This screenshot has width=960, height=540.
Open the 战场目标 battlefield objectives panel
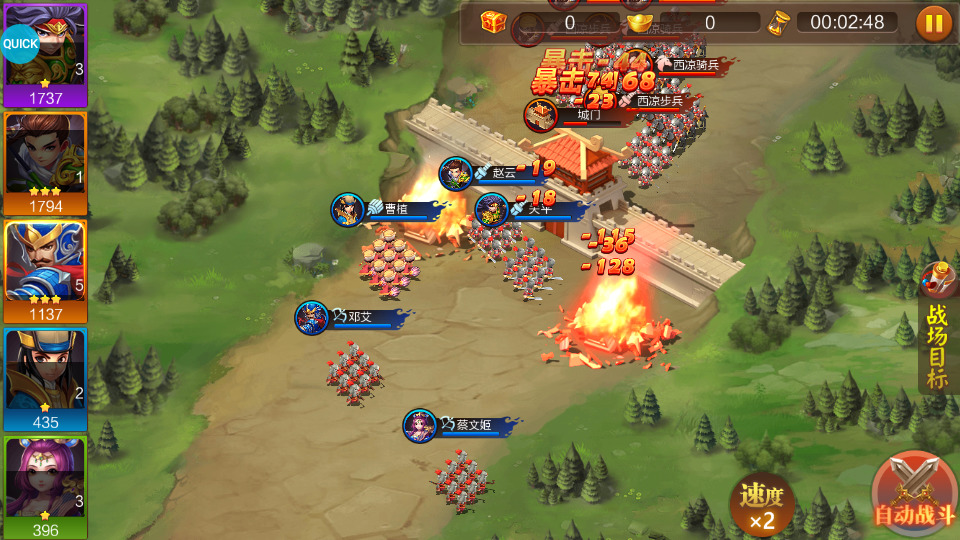pos(937,338)
